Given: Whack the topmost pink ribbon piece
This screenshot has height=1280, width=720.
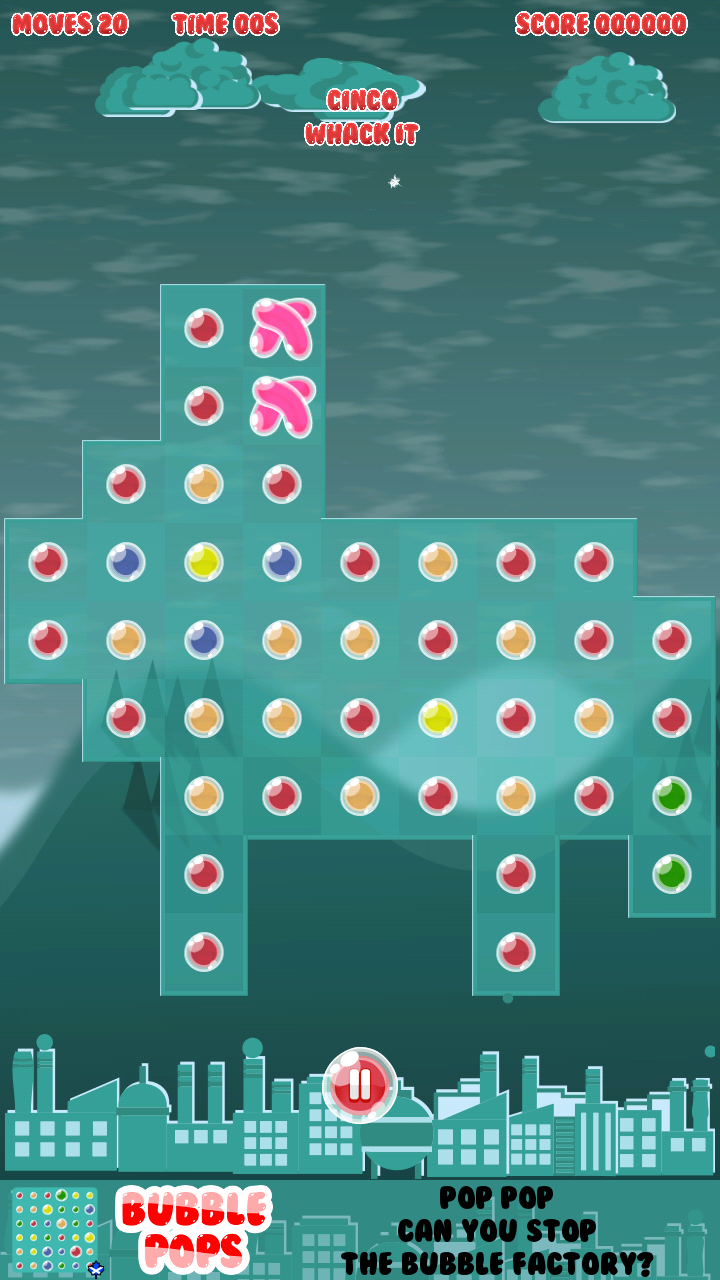Looking at the screenshot, I should coord(282,327).
